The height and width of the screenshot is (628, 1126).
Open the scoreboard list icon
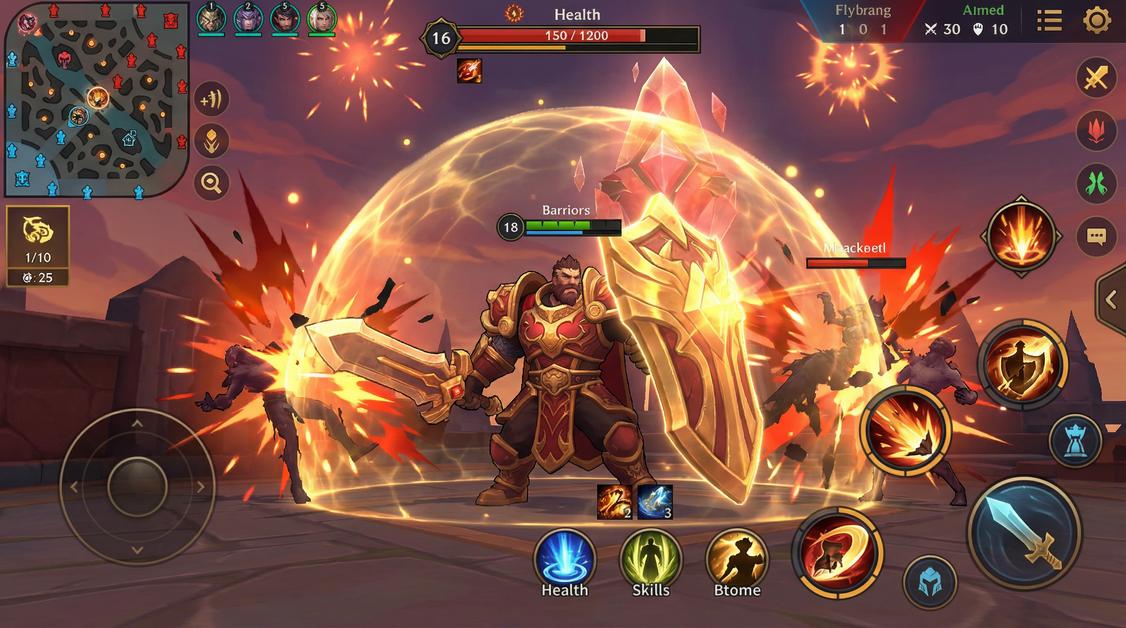click(1049, 20)
